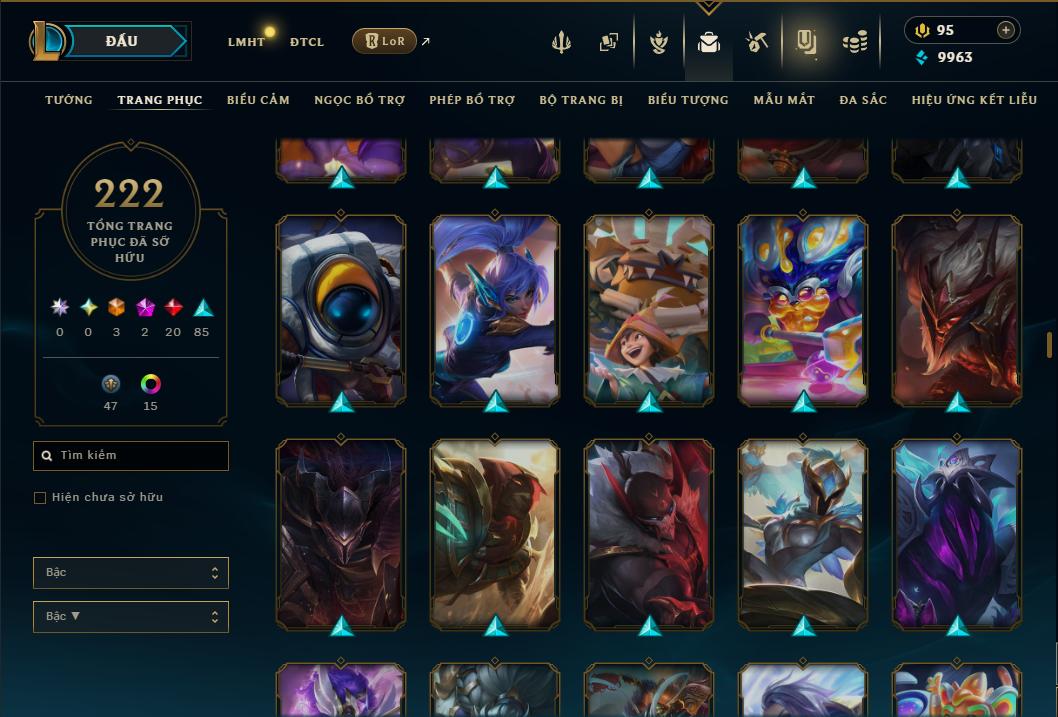The height and width of the screenshot is (717, 1058).
Task: Switch to the TƯỚNG tab
Action: pos(69,100)
